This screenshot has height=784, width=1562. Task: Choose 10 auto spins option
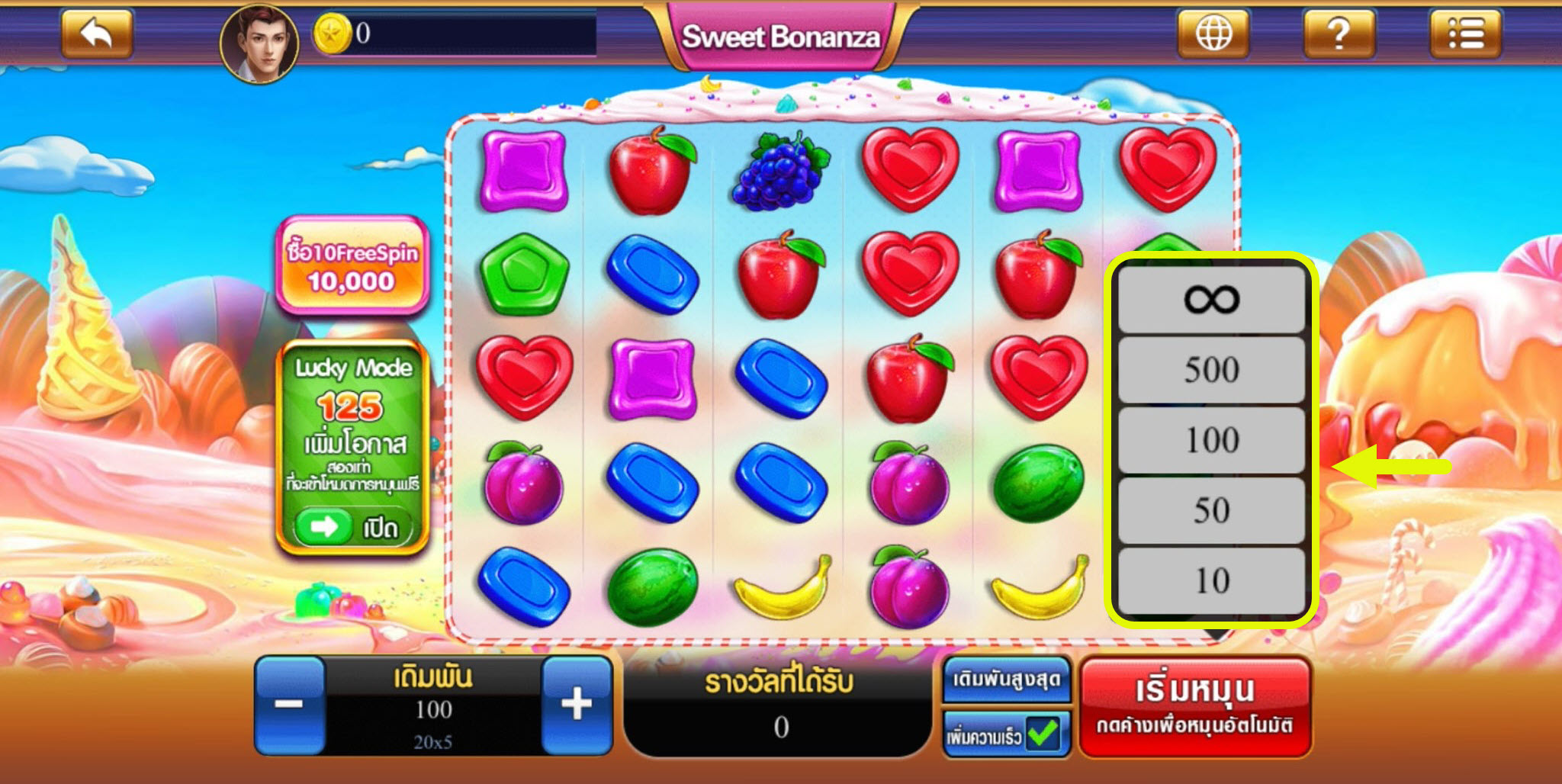coord(1210,580)
